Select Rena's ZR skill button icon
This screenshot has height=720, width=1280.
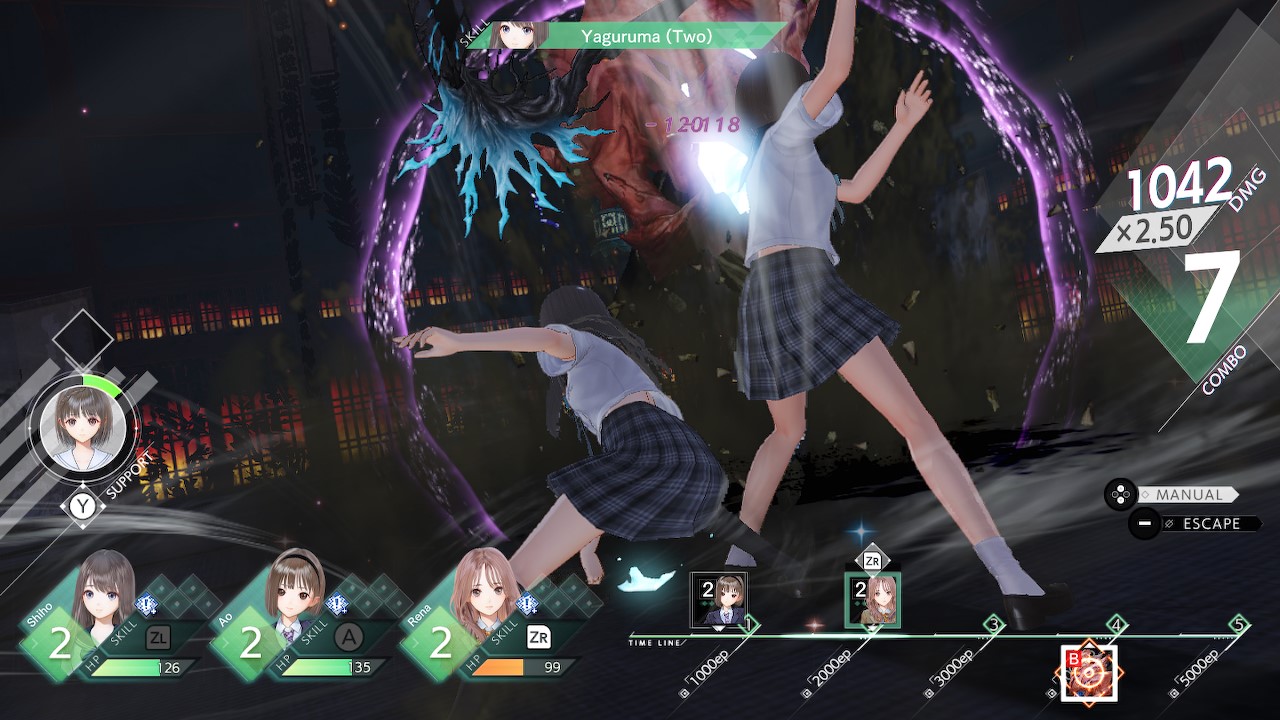(x=537, y=638)
